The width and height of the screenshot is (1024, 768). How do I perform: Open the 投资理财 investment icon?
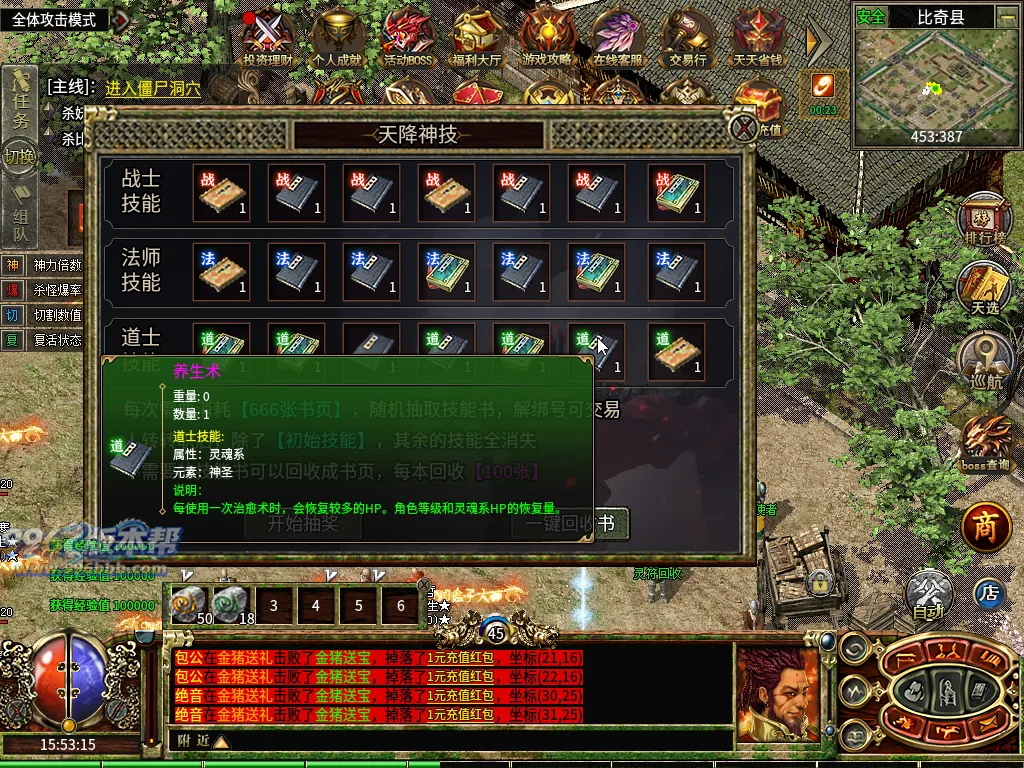269,38
